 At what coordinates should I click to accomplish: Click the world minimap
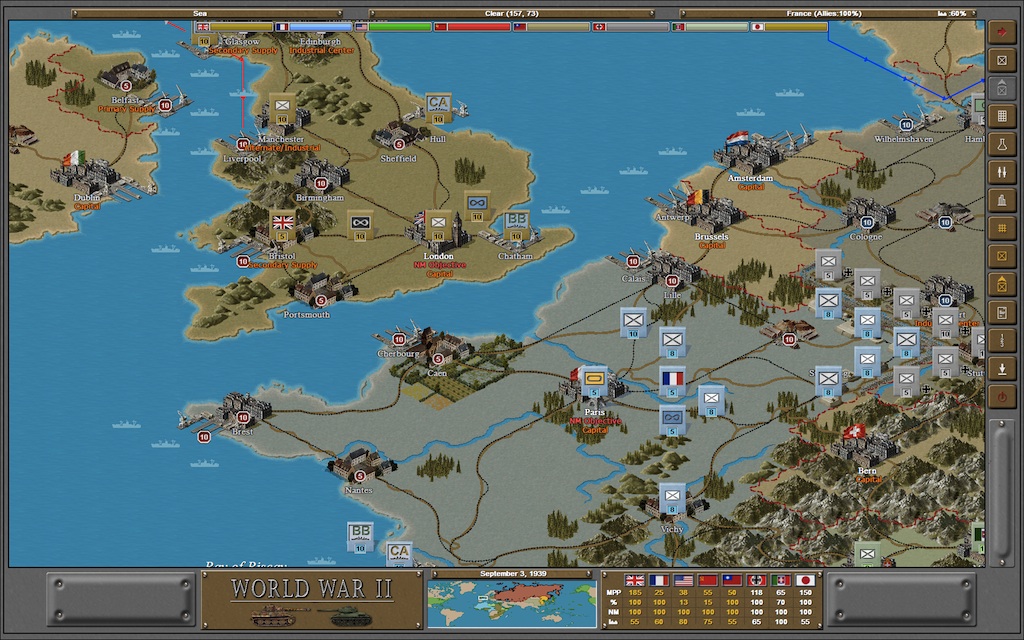tap(511, 603)
